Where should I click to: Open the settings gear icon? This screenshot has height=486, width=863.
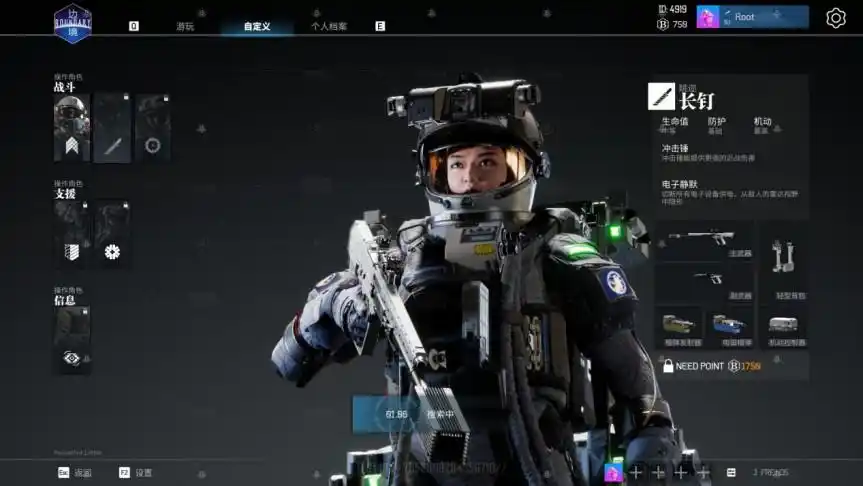(836, 18)
